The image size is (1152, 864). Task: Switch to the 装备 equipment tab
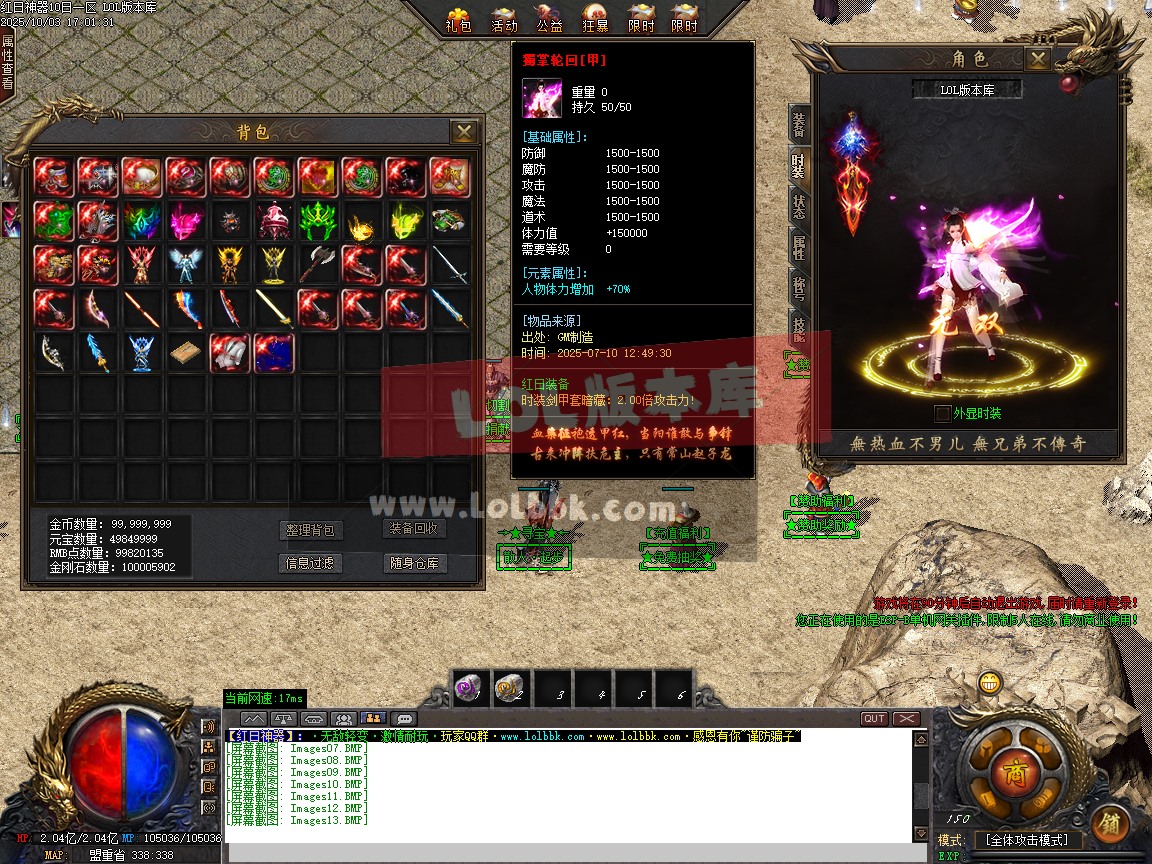click(799, 125)
